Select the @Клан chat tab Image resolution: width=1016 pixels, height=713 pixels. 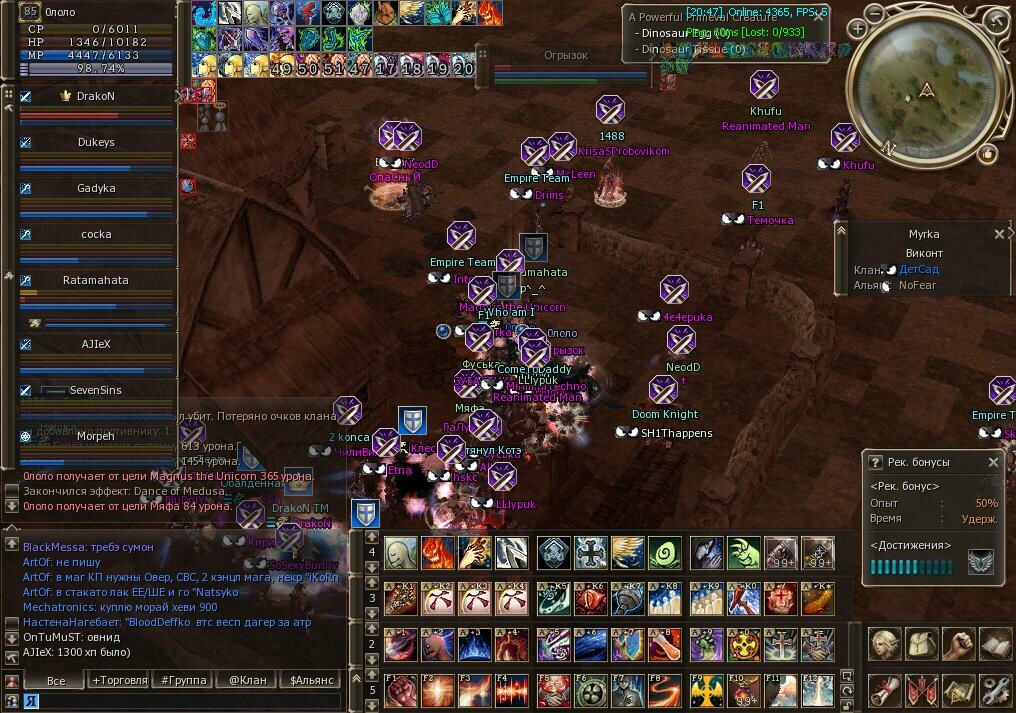click(x=247, y=680)
